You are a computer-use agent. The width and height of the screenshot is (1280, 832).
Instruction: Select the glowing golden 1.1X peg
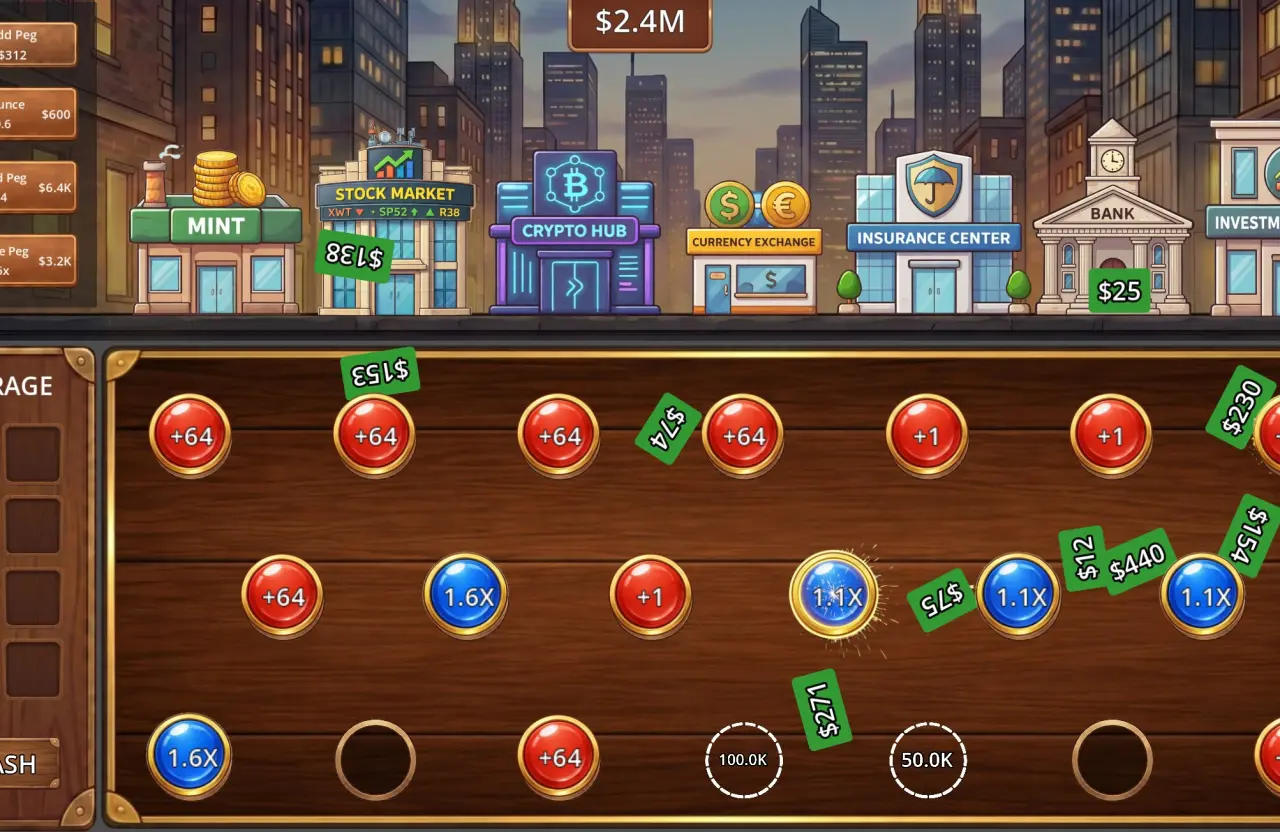835,594
